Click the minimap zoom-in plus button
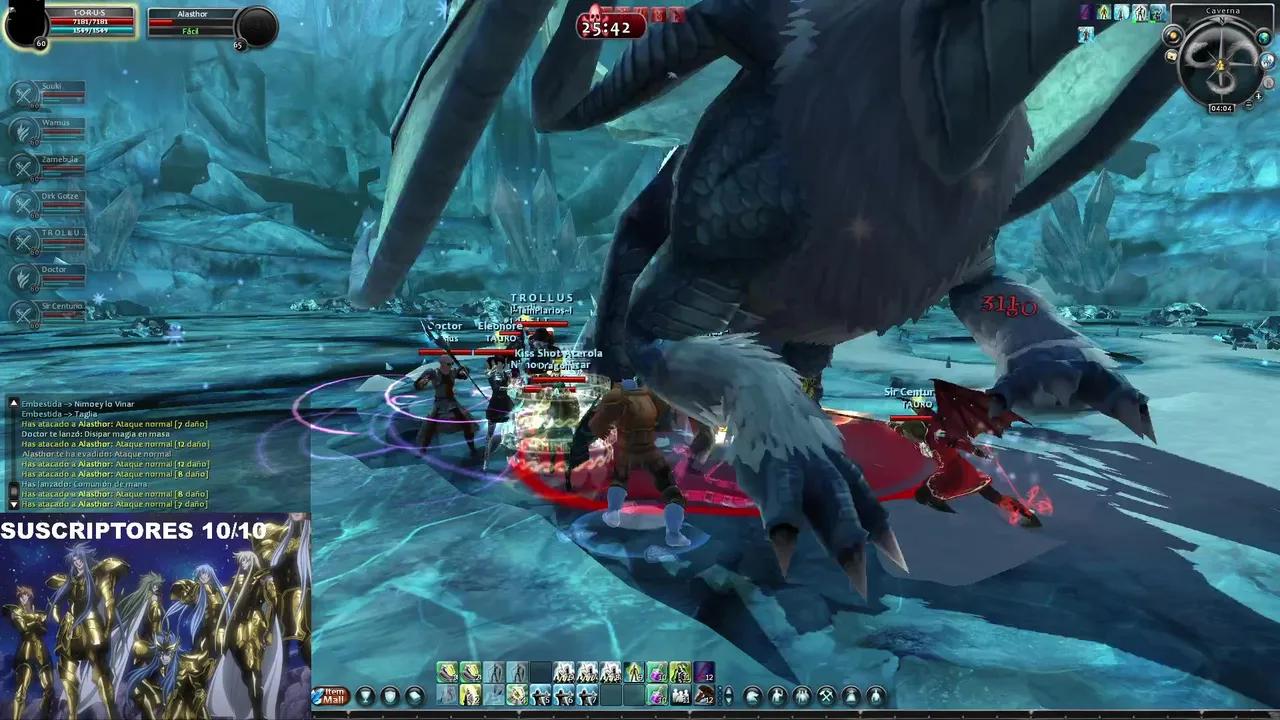The width and height of the screenshot is (1280, 720). 1258,96
